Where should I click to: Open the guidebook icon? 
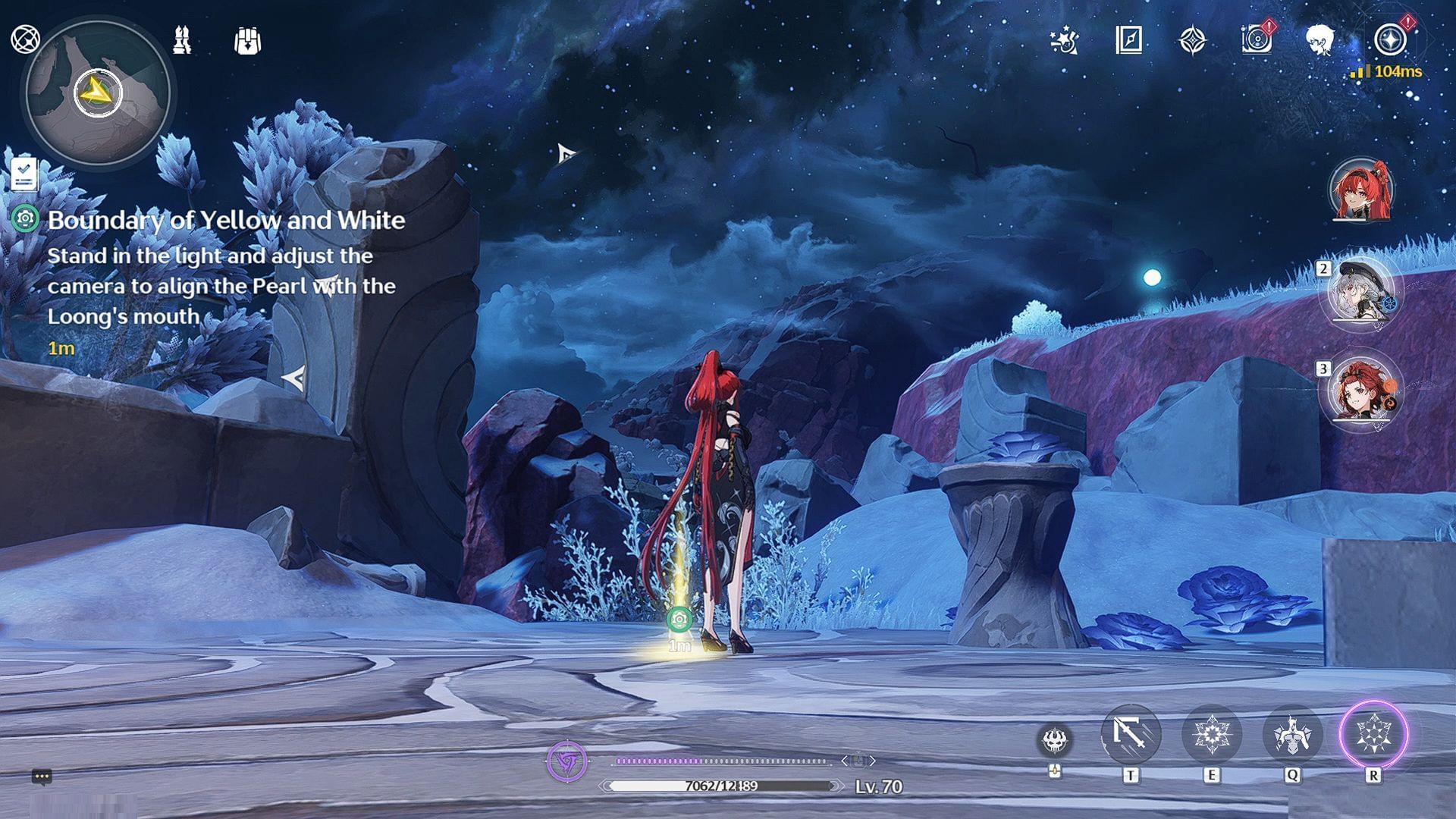click(x=1128, y=39)
